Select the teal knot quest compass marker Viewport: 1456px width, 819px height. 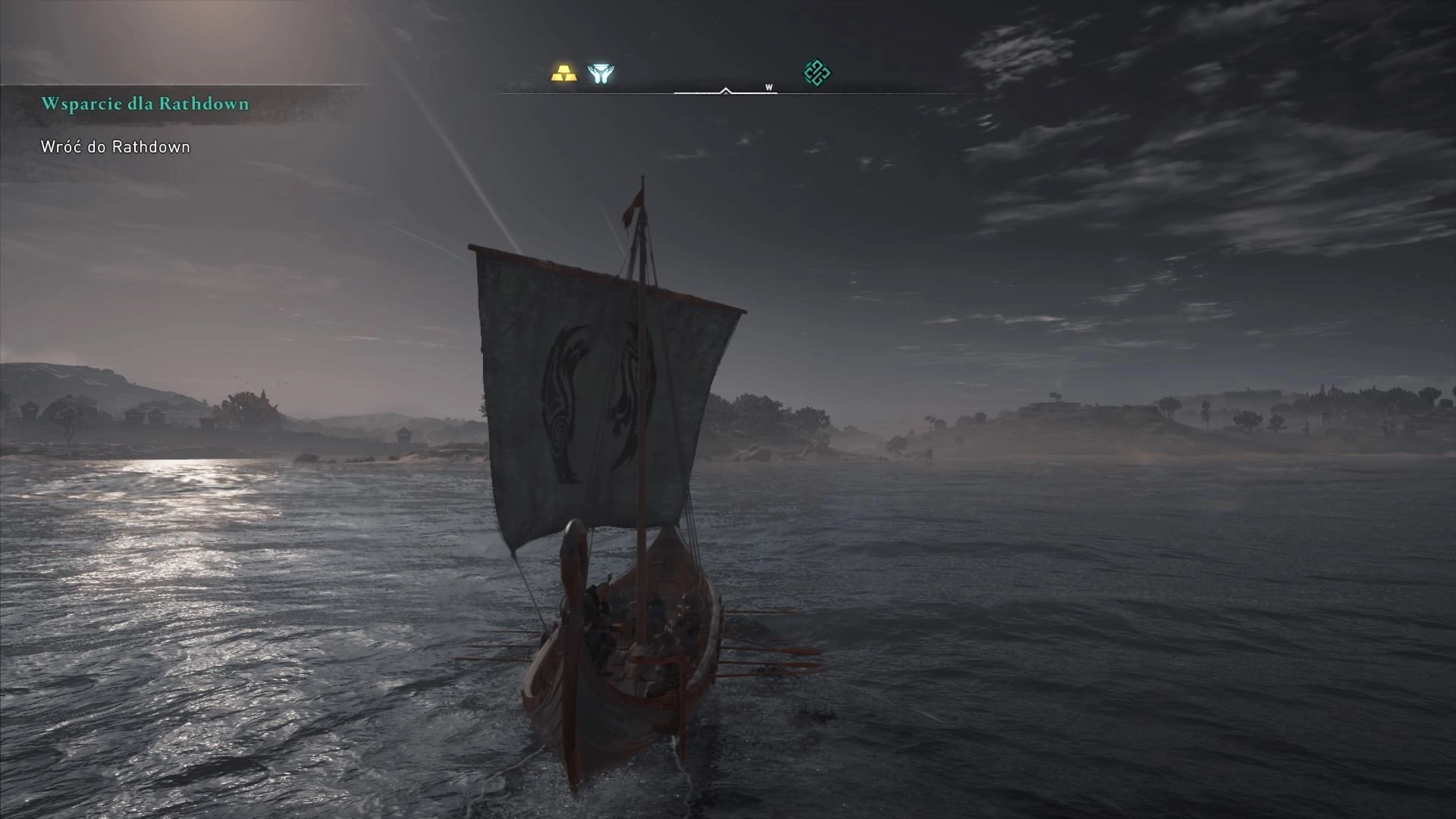[x=817, y=74]
